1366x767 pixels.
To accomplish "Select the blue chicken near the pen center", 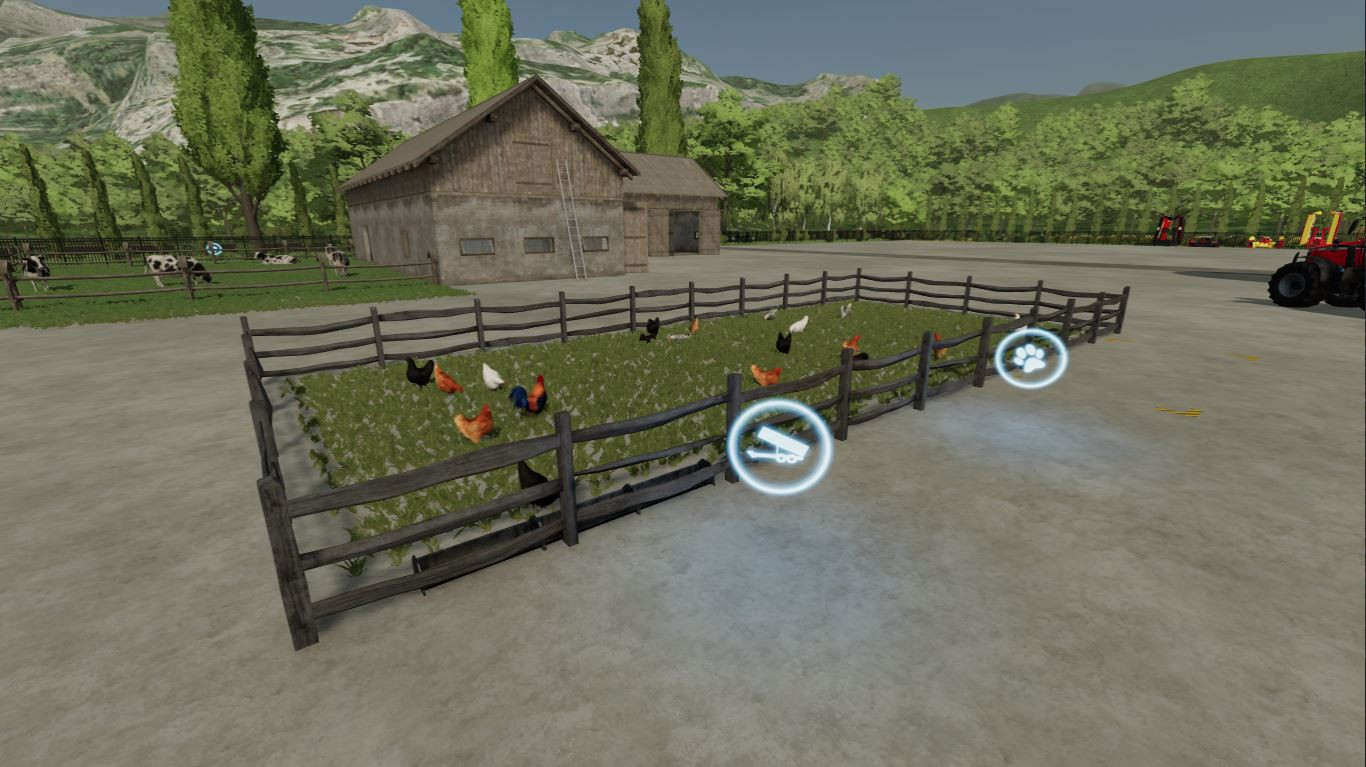I will [x=521, y=398].
